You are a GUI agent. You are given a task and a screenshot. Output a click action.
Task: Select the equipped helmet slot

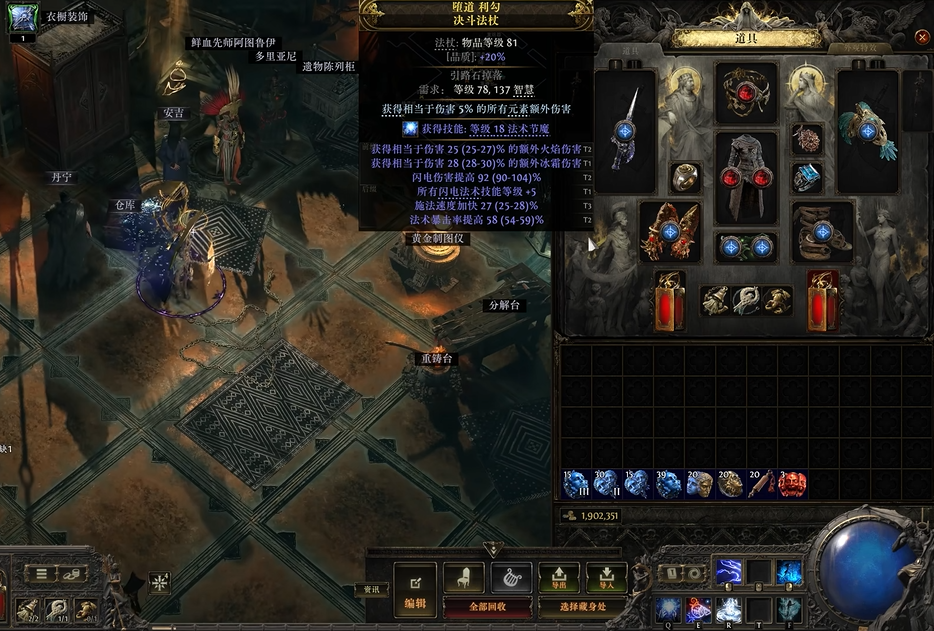tap(746, 94)
